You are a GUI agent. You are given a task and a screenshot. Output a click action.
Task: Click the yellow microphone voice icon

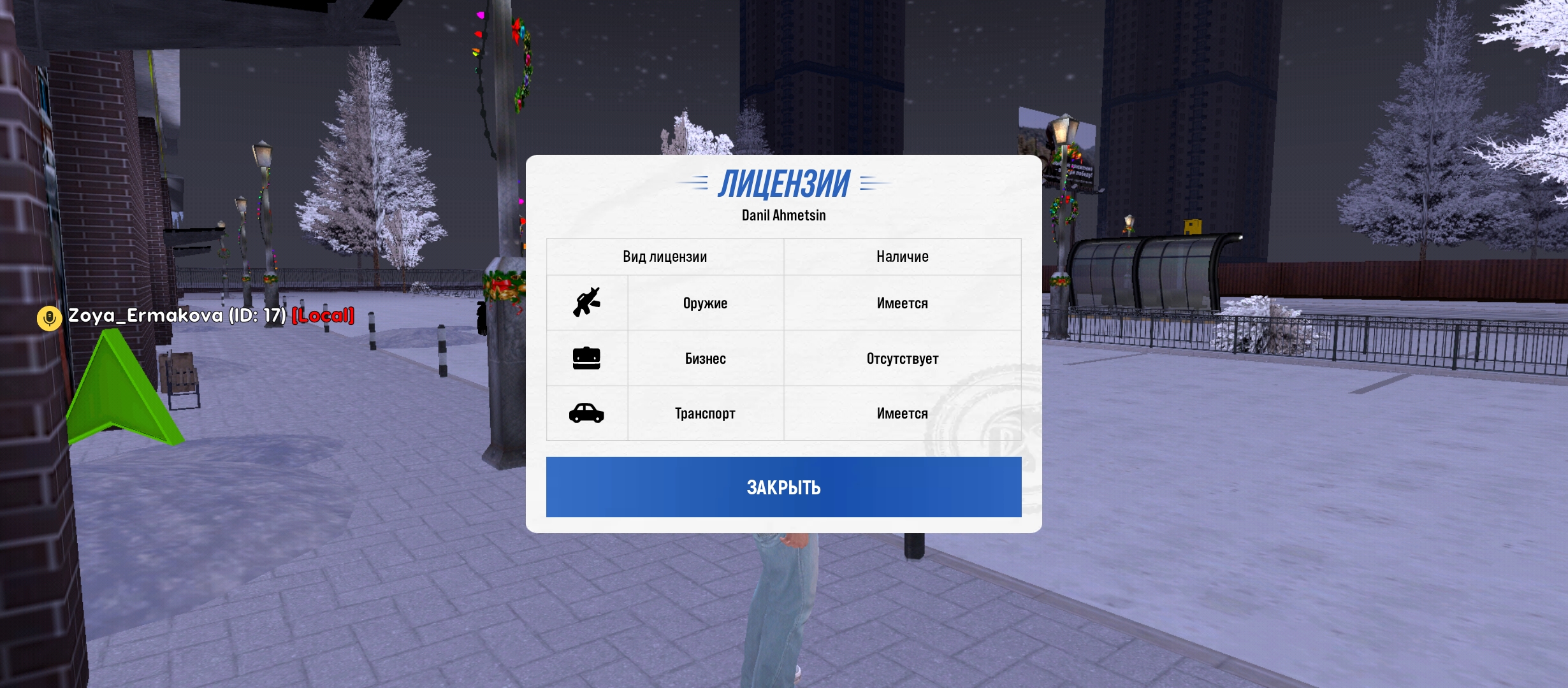coord(49,317)
